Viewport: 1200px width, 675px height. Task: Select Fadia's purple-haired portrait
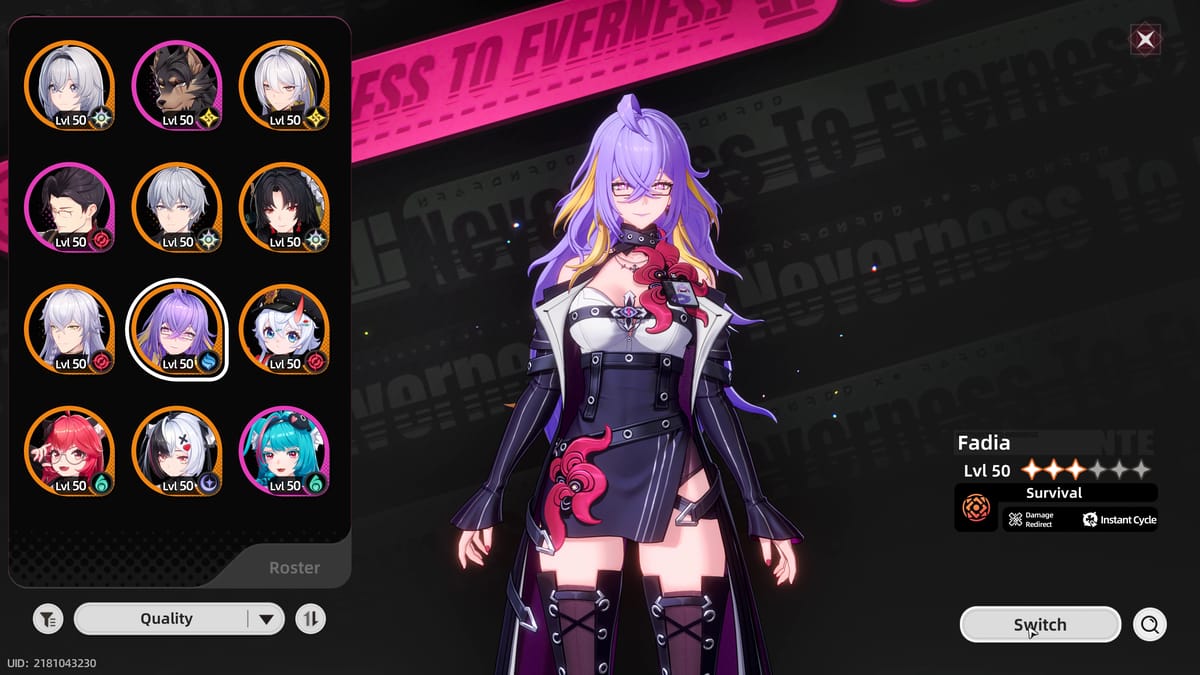[177, 330]
